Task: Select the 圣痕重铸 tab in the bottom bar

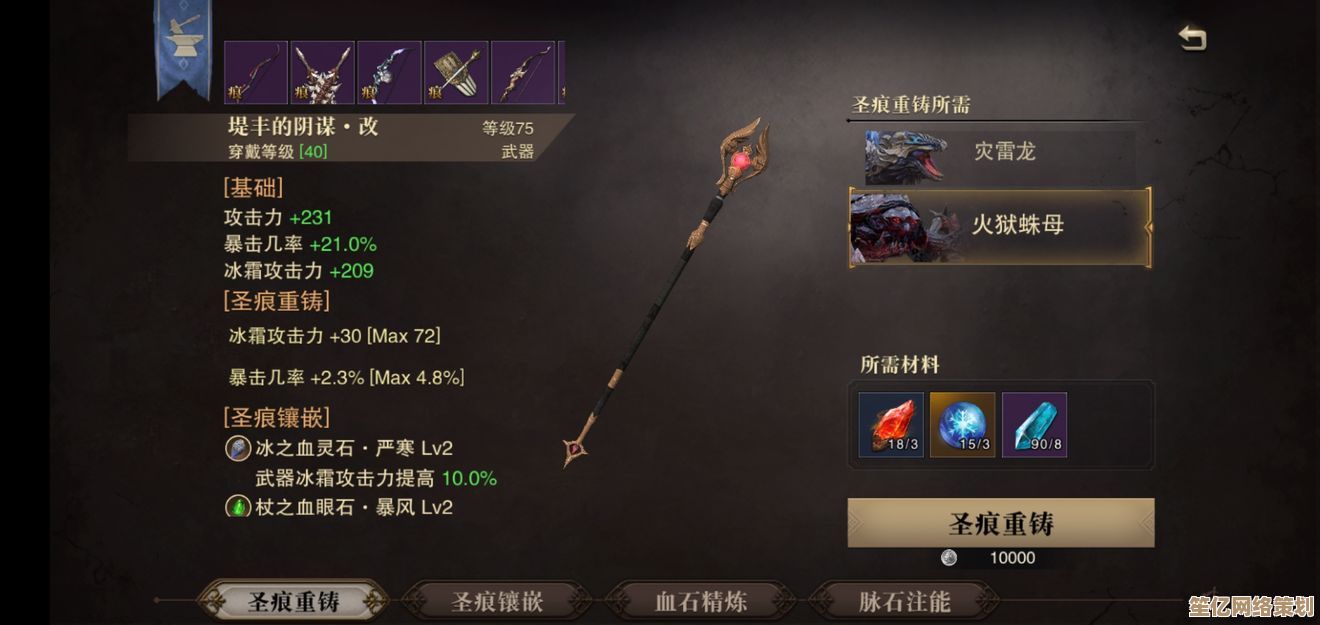Action: (293, 601)
